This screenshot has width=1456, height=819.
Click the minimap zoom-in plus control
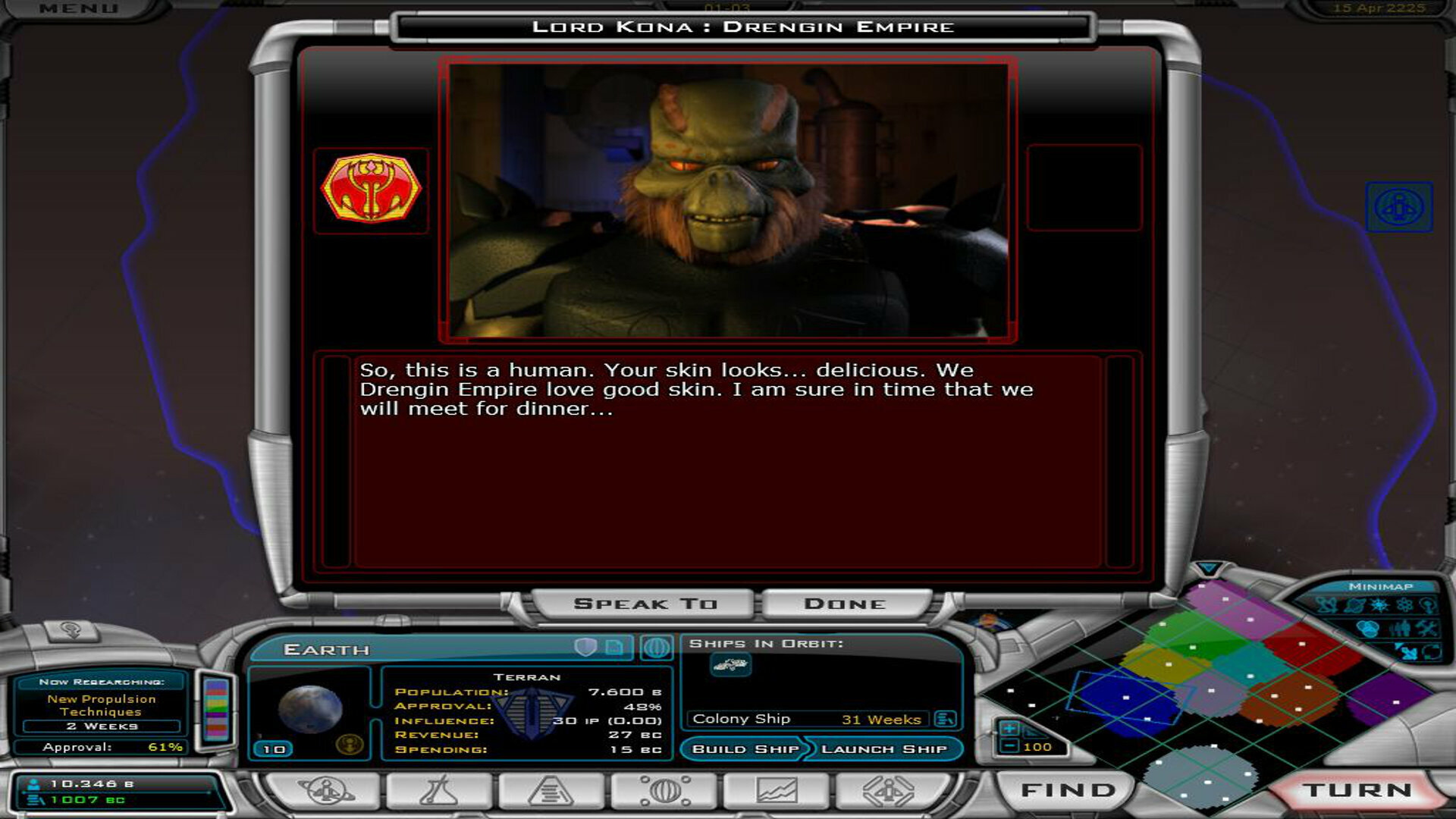(x=1010, y=726)
